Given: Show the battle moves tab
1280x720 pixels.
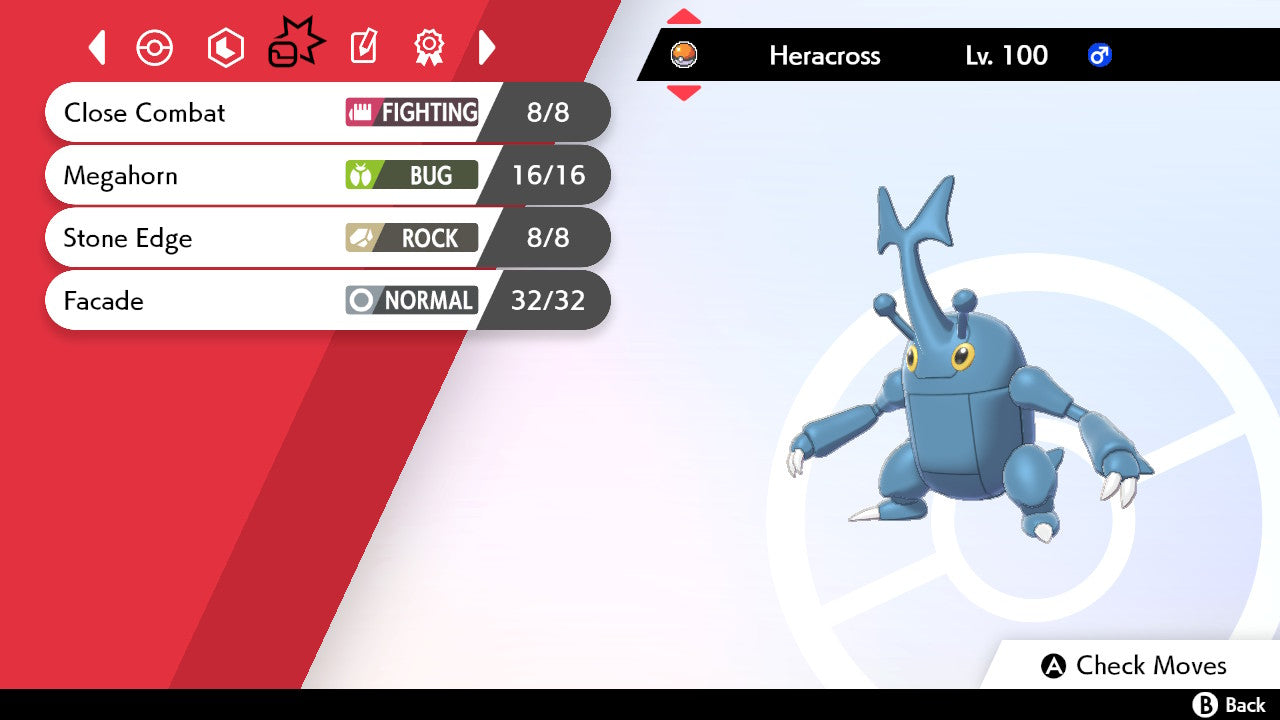Looking at the screenshot, I should coord(296,45).
